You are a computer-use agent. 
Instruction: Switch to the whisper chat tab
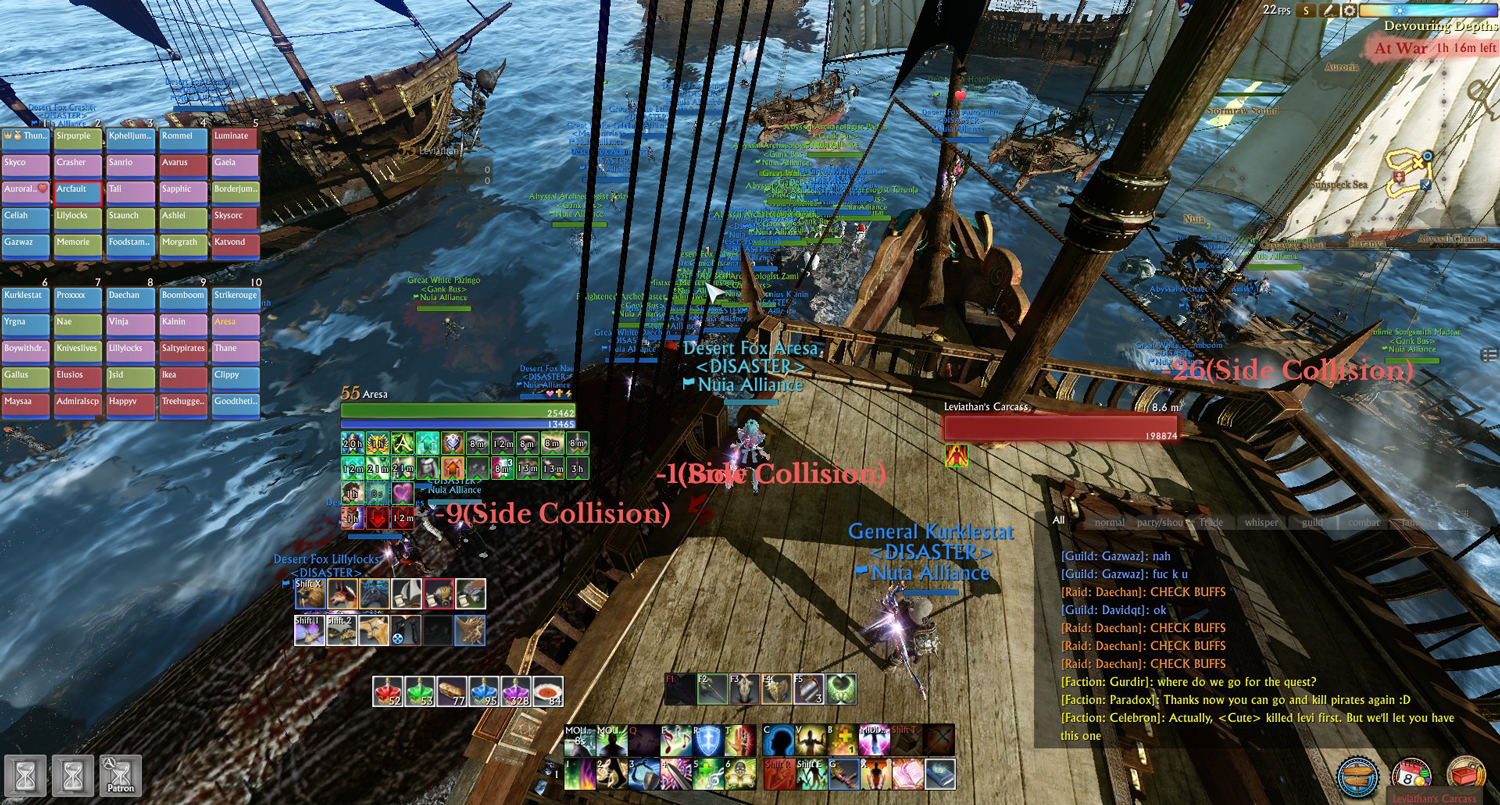point(1261,522)
